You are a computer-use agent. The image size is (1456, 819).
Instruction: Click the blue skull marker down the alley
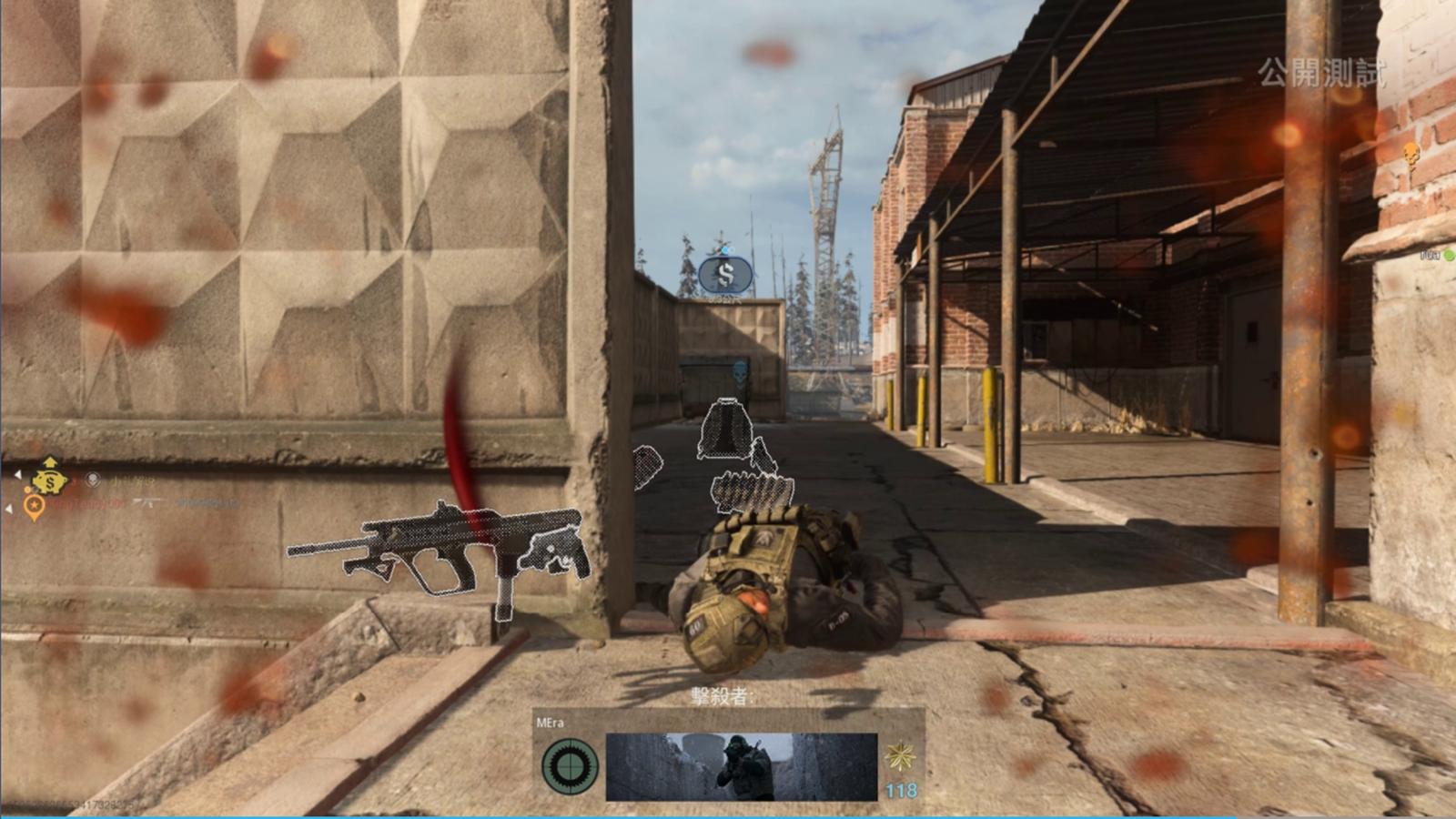[740, 371]
